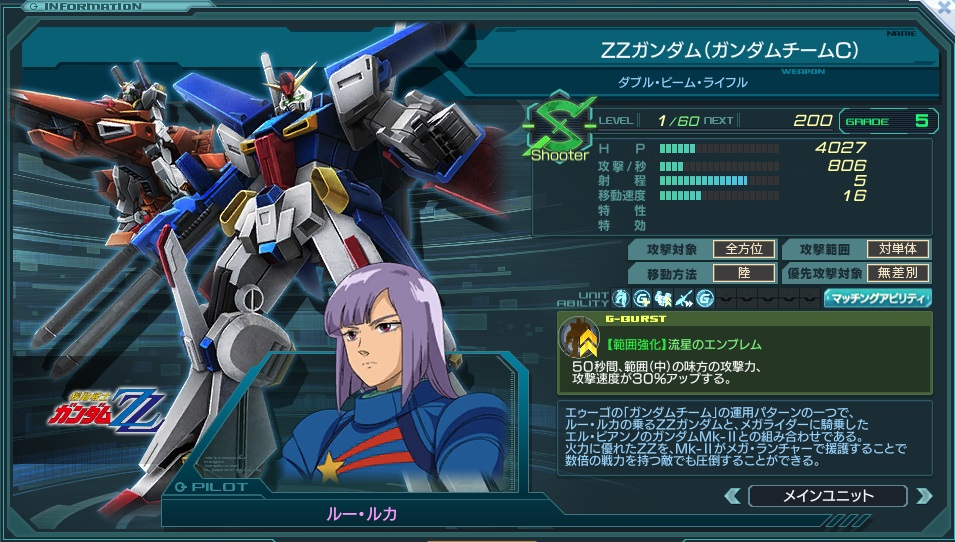
Task: Select the first unit ability icon with figure
Action: point(621,298)
